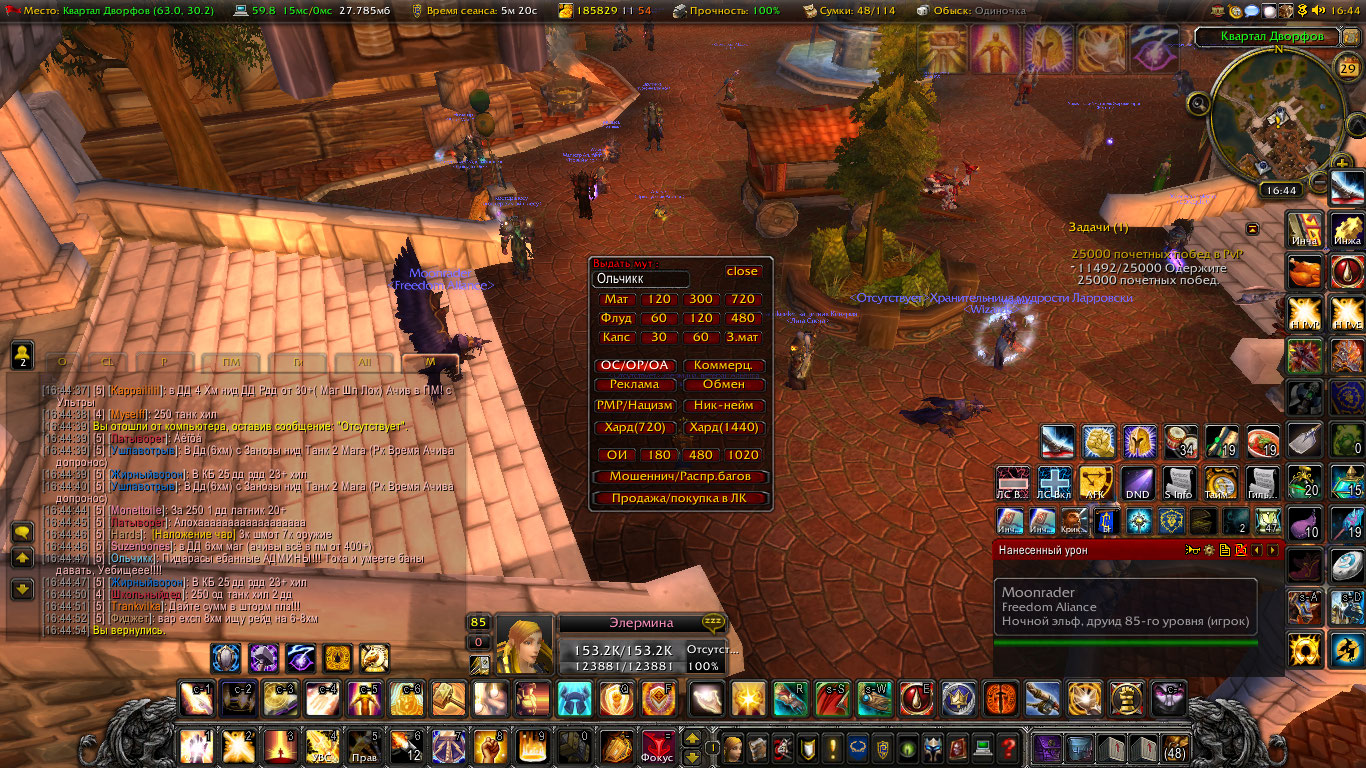Click the Мошеннич/Распр.багов button
Image resolution: width=1366 pixels, height=768 pixels.
679,477
